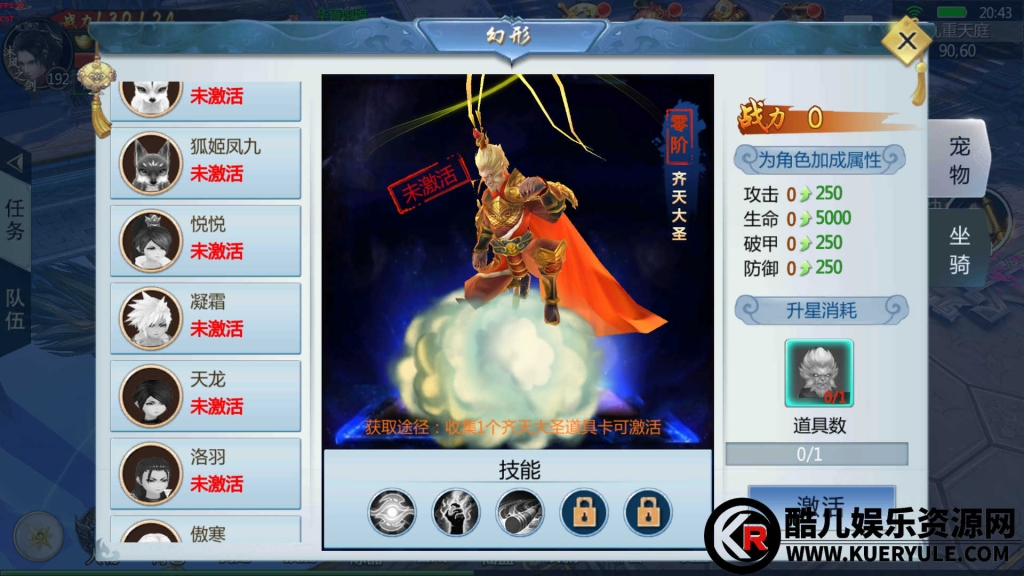
Task: View the eye skill icon
Action: (391, 513)
